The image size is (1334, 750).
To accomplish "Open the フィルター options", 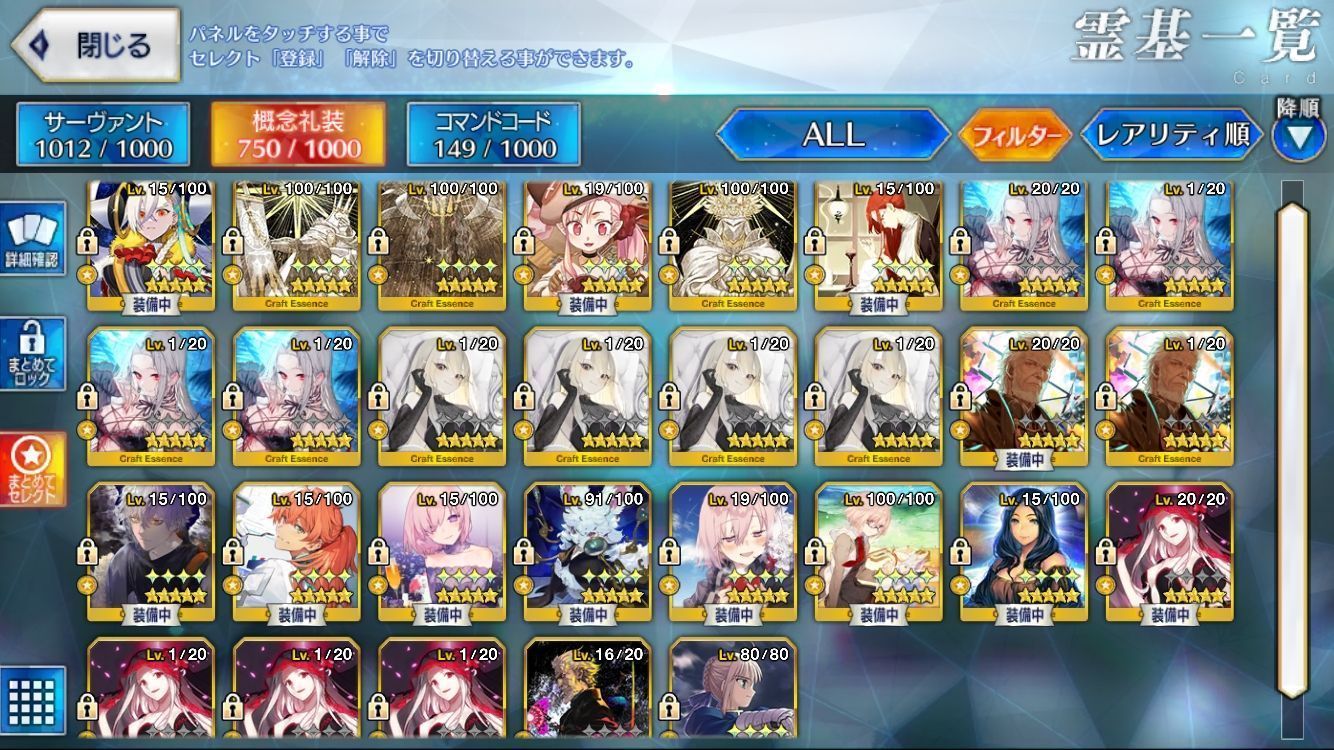I will (1015, 136).
